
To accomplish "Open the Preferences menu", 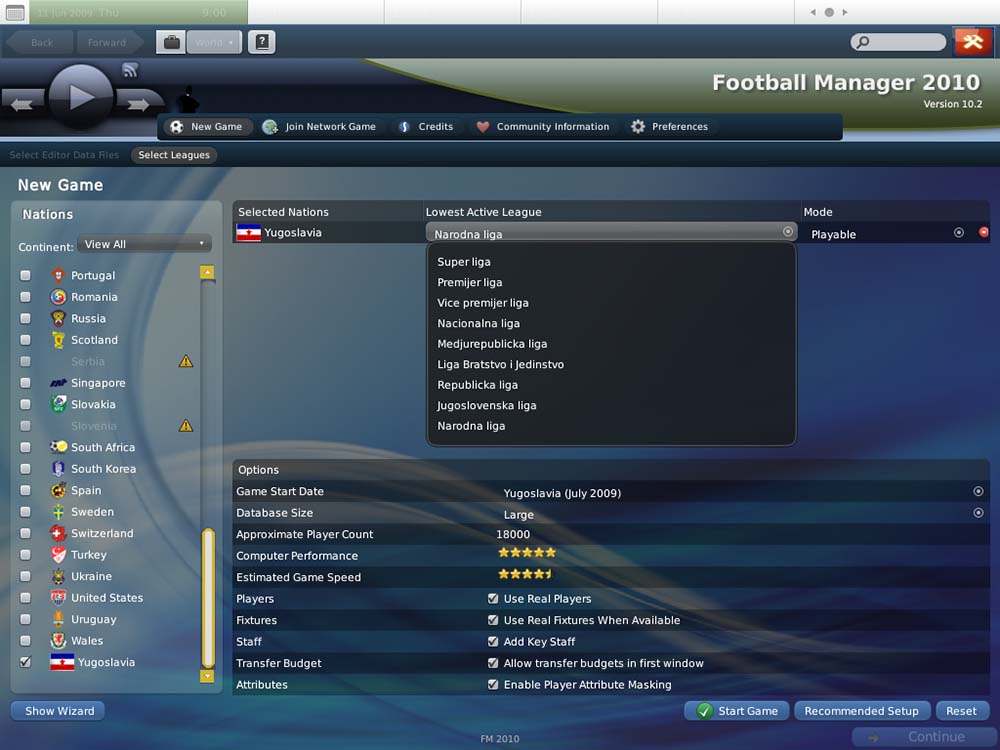I will (x=668, y=127).
